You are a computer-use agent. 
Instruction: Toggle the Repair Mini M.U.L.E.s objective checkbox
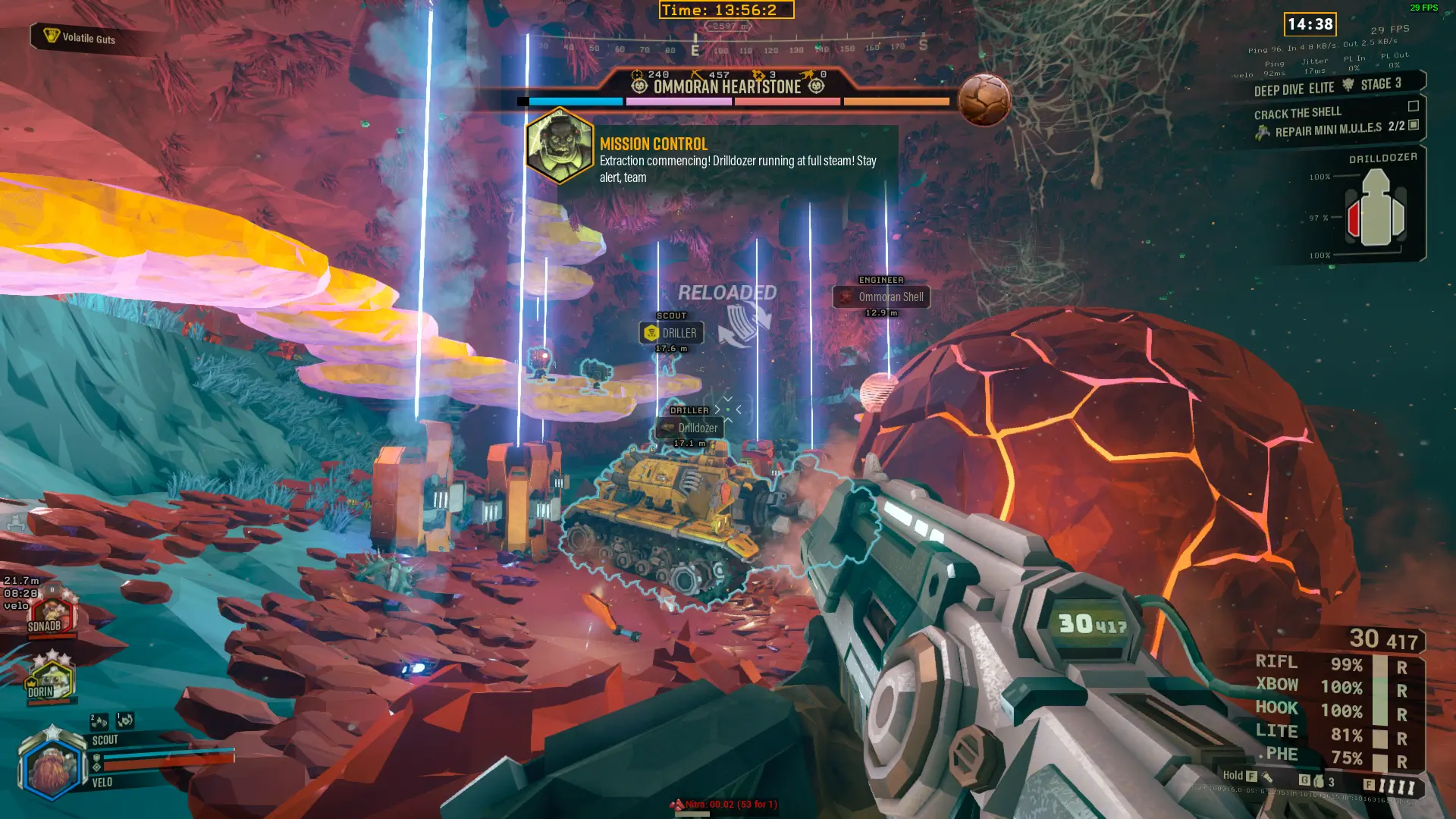coord(1414,125)
